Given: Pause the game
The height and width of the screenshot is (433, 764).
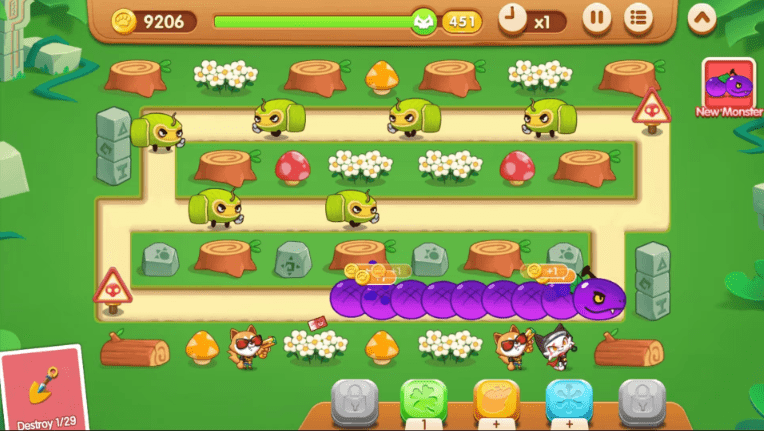Looking at the screenshot, I should [596, 18].
